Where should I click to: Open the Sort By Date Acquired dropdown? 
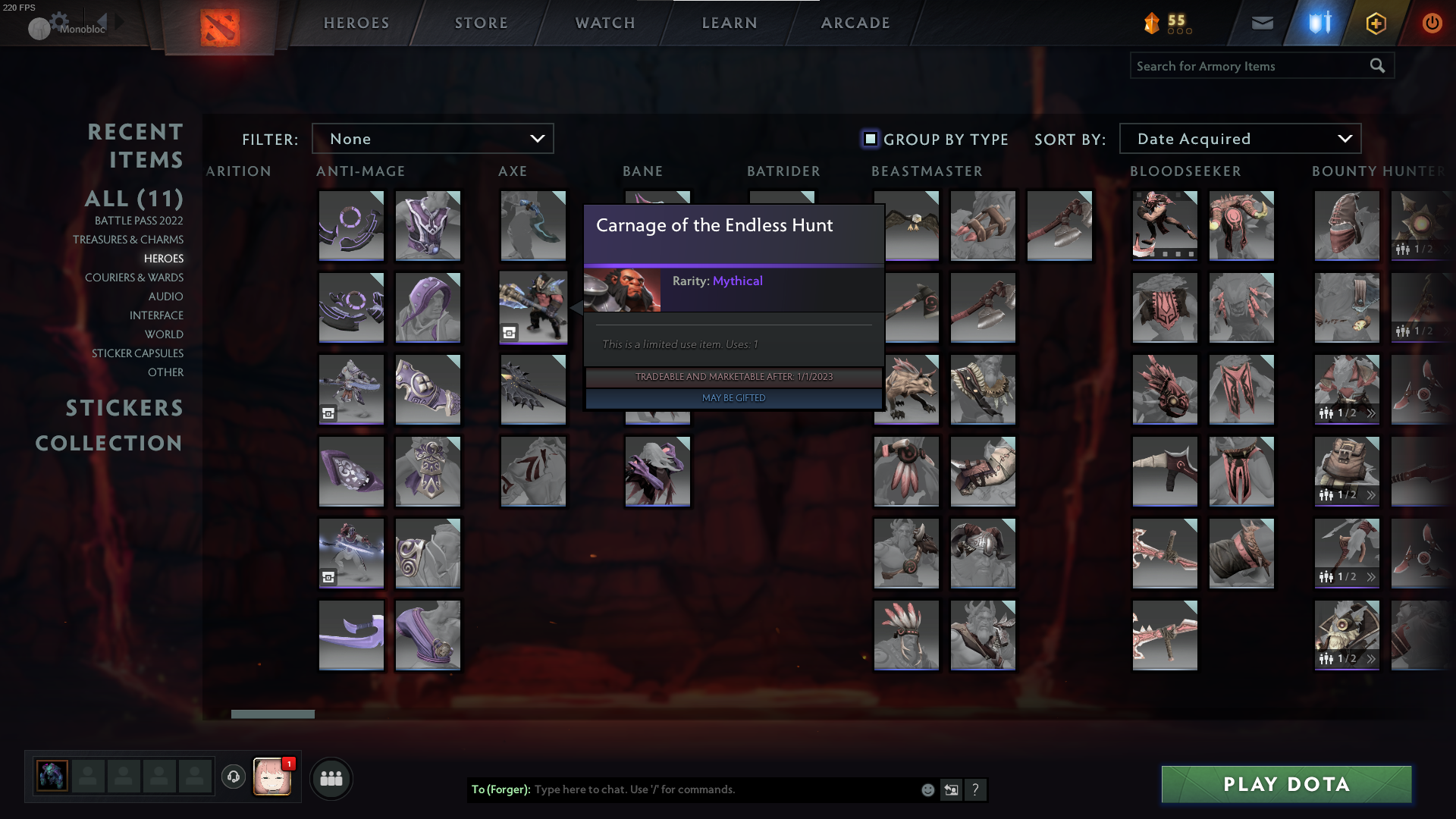1239,138
